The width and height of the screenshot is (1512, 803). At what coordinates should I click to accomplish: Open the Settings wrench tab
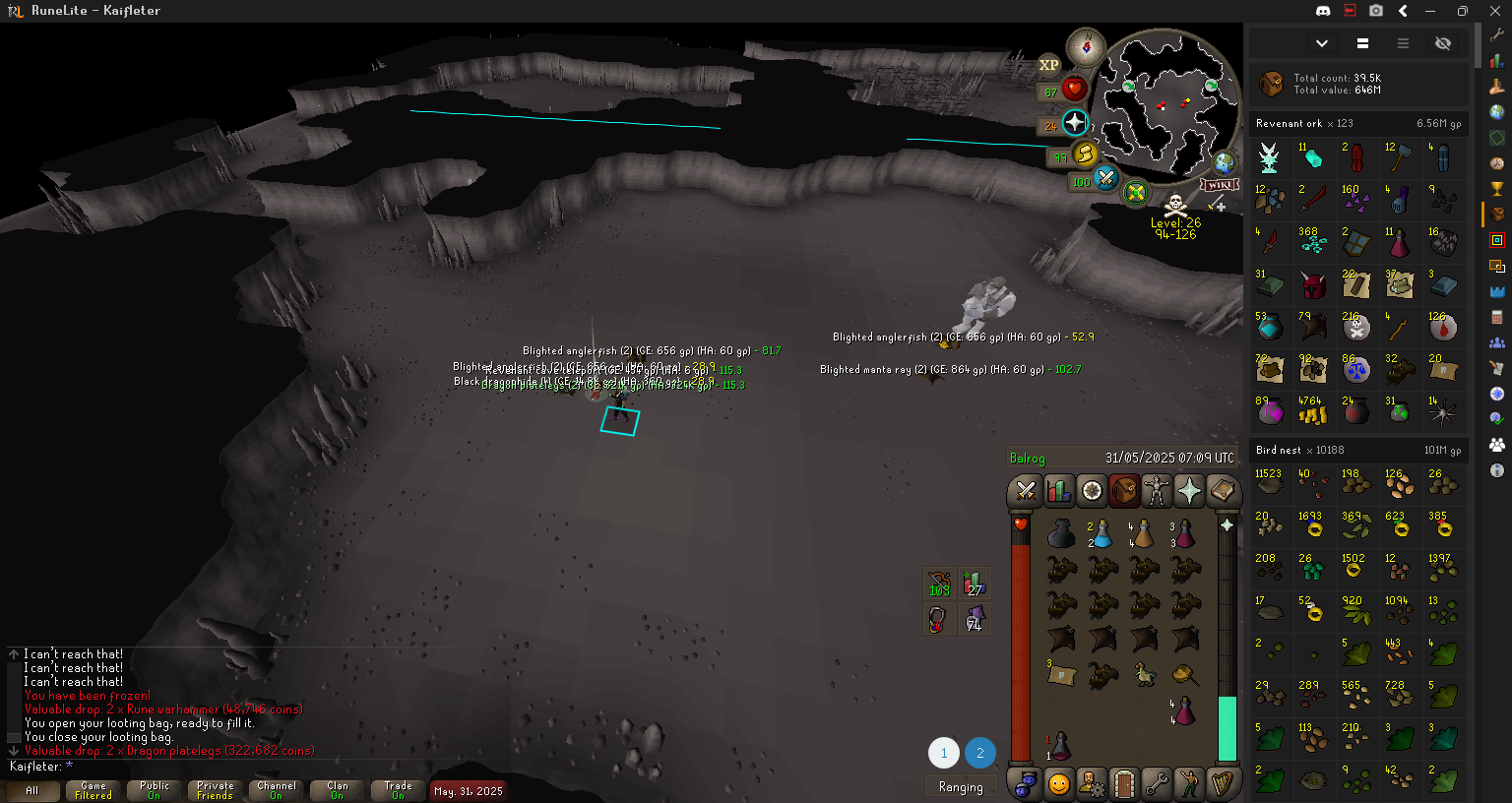pos(1157,784)
